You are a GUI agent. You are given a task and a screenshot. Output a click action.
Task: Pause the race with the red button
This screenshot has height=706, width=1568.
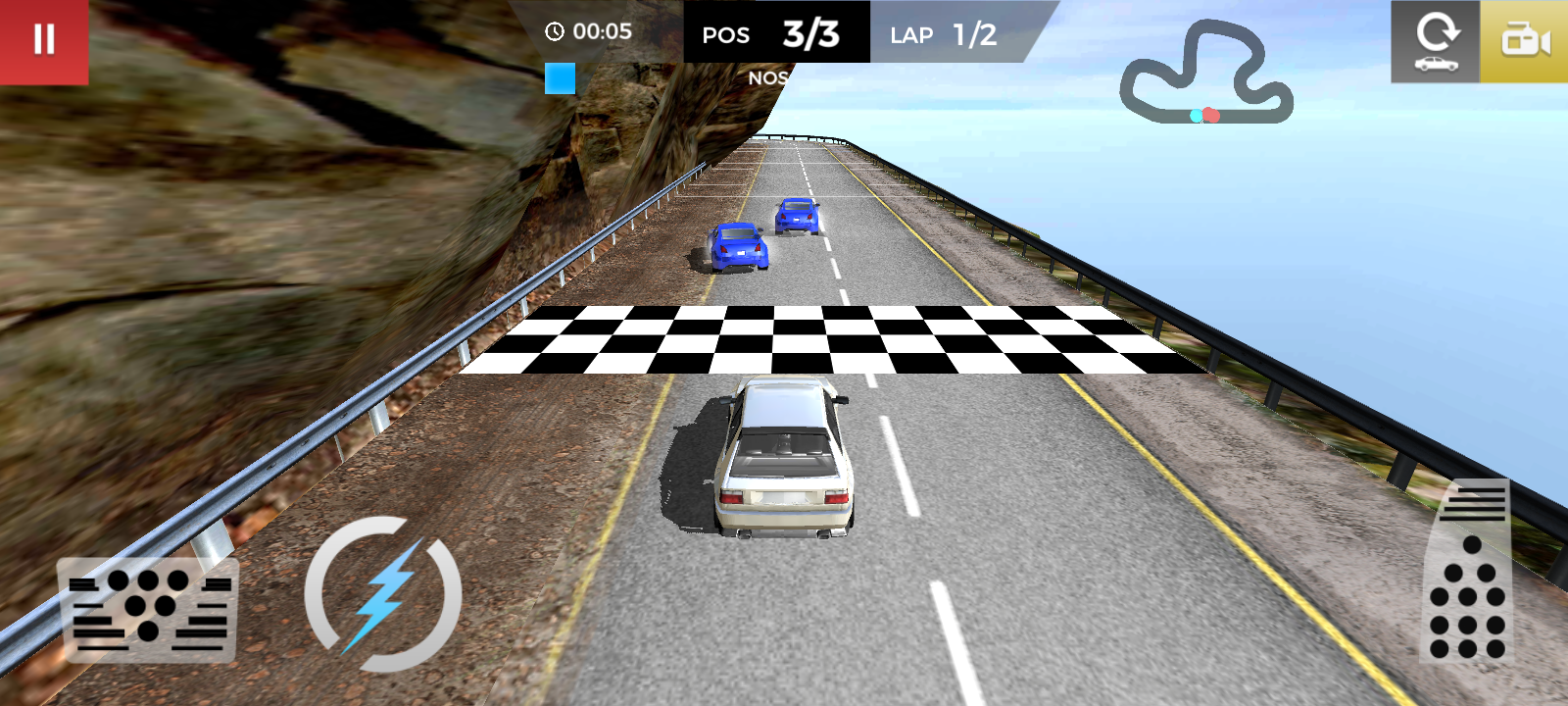[x=44, y=41]
